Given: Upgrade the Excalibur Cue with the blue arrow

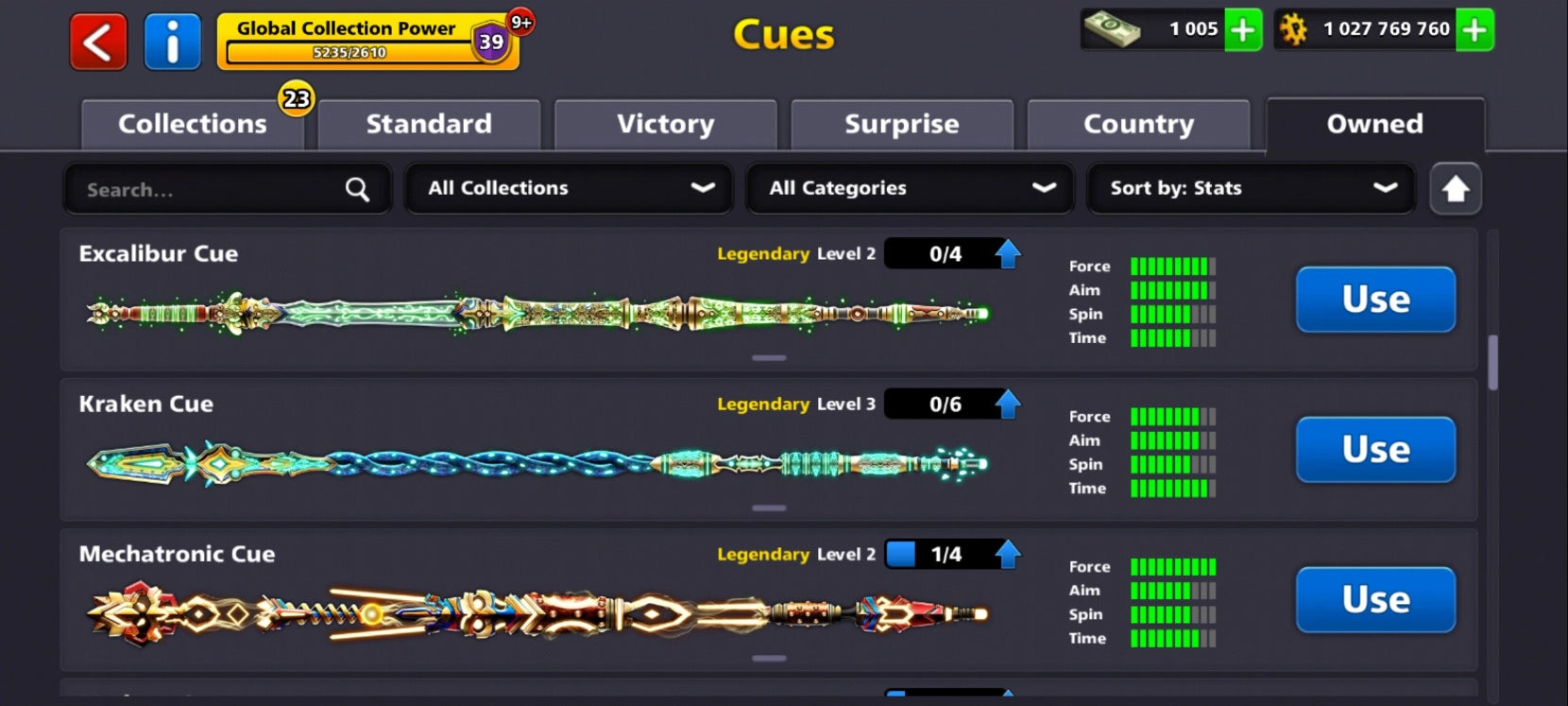Looking at the screenshot, I should pyautogui.click(x=1007, y=252).
